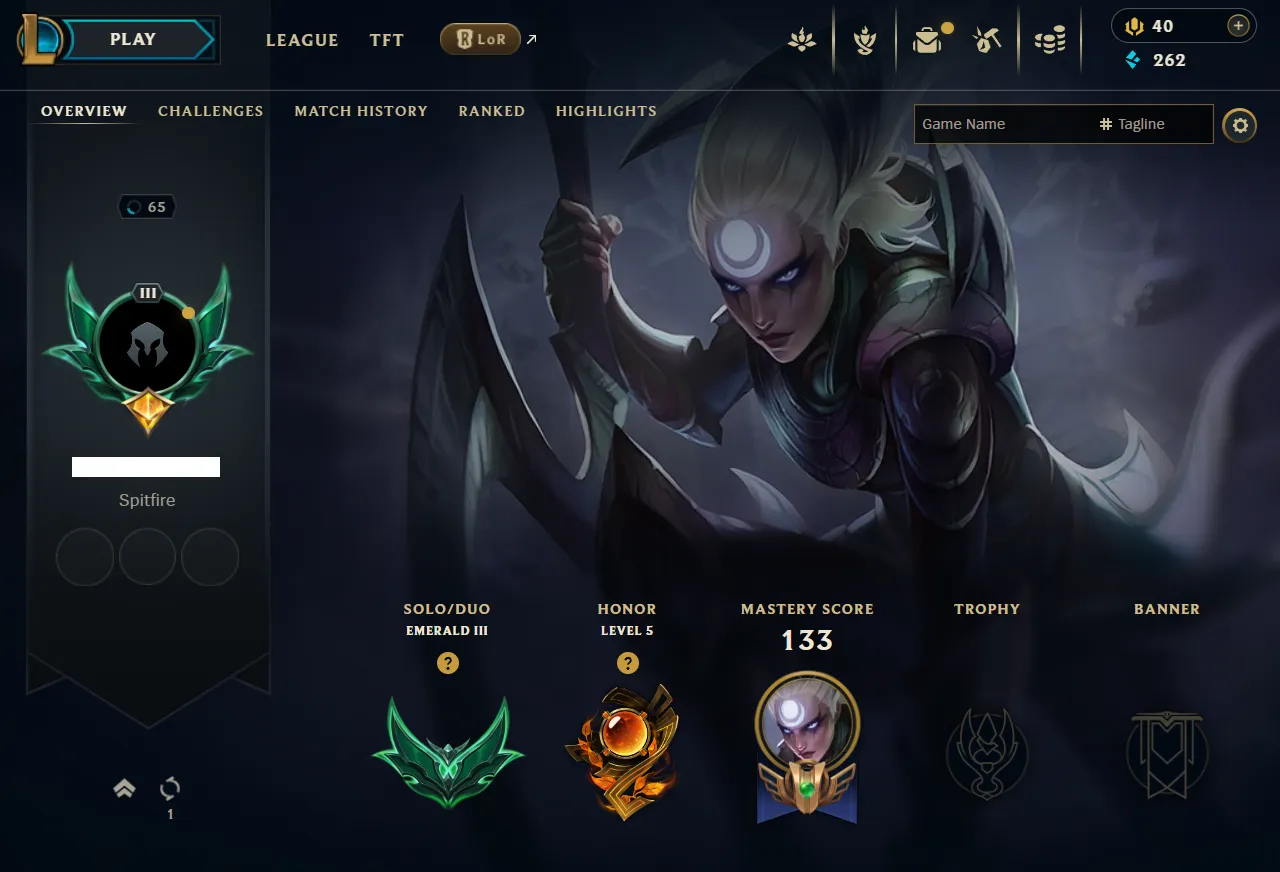Open the Store coins icon
The image size is (1280, 872).
point(1050,40)
